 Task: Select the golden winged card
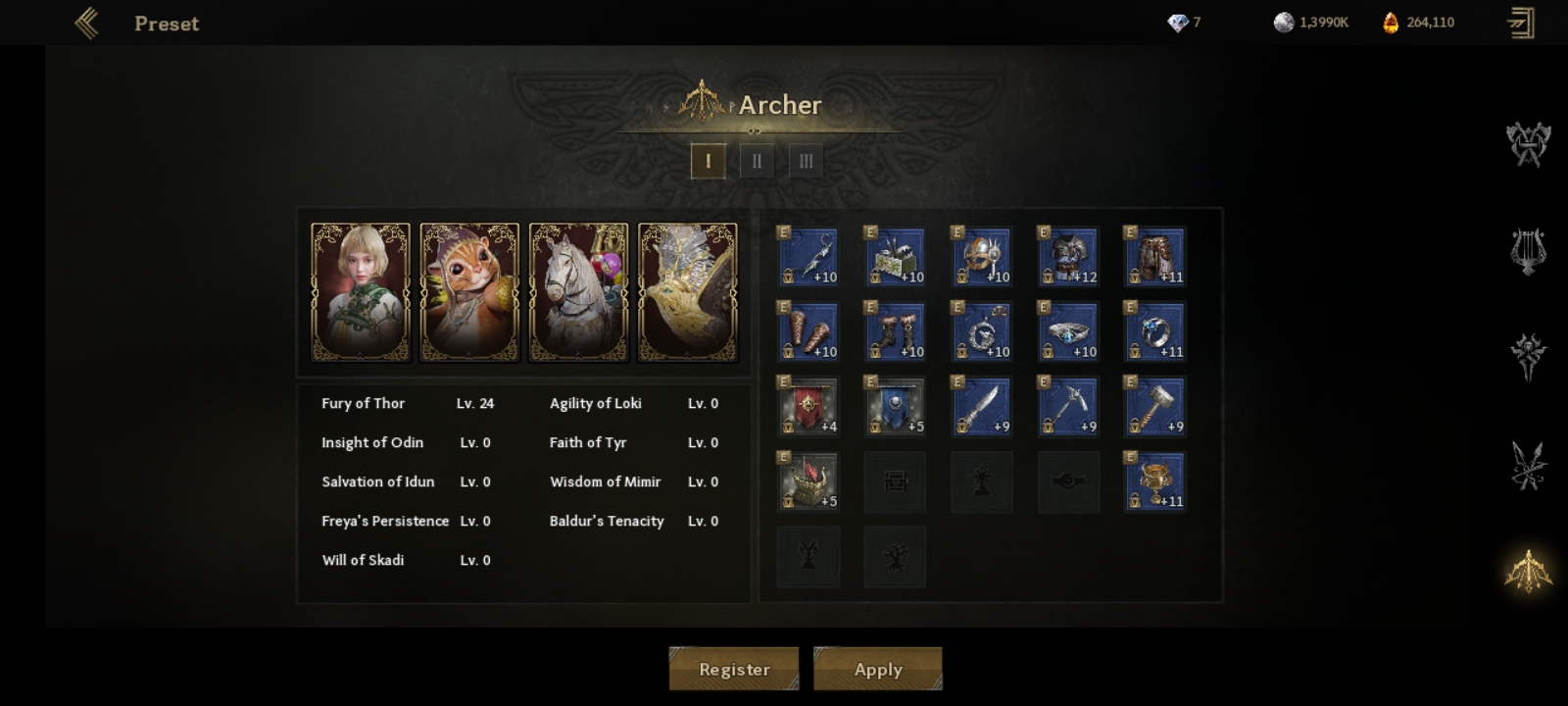point(687,292)
